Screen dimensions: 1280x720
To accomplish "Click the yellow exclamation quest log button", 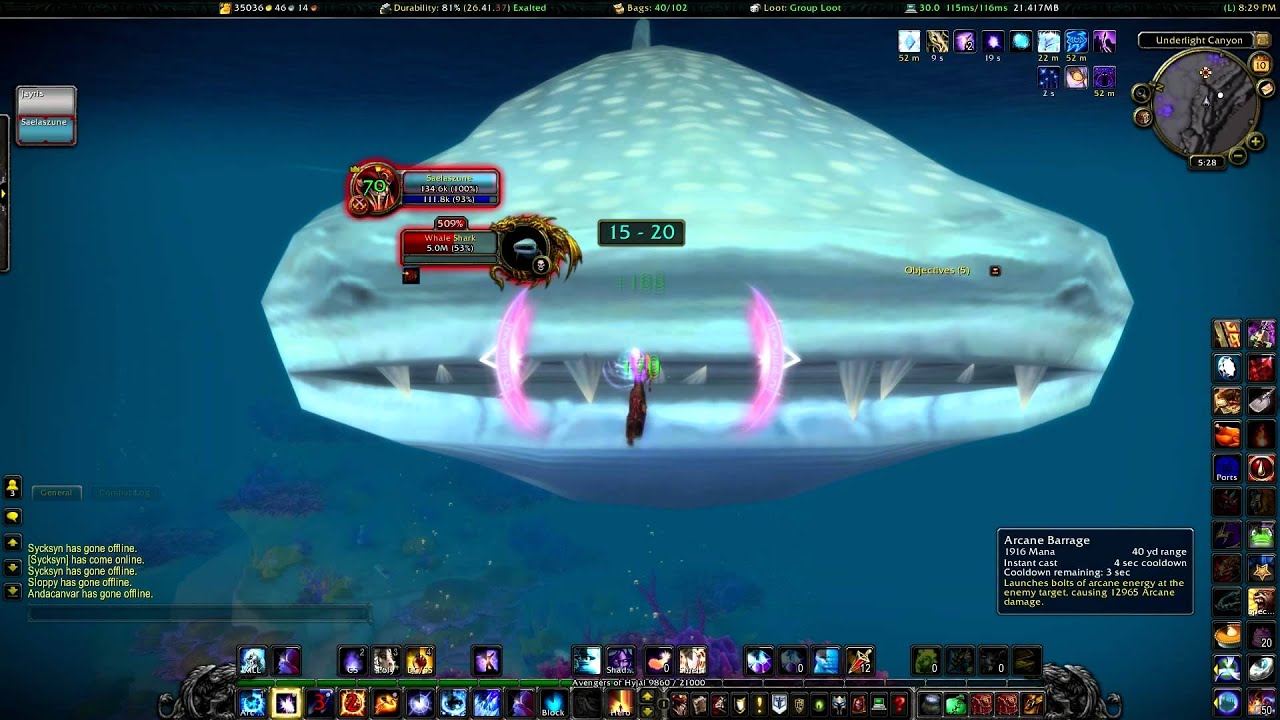I will (x=760, y=704).
